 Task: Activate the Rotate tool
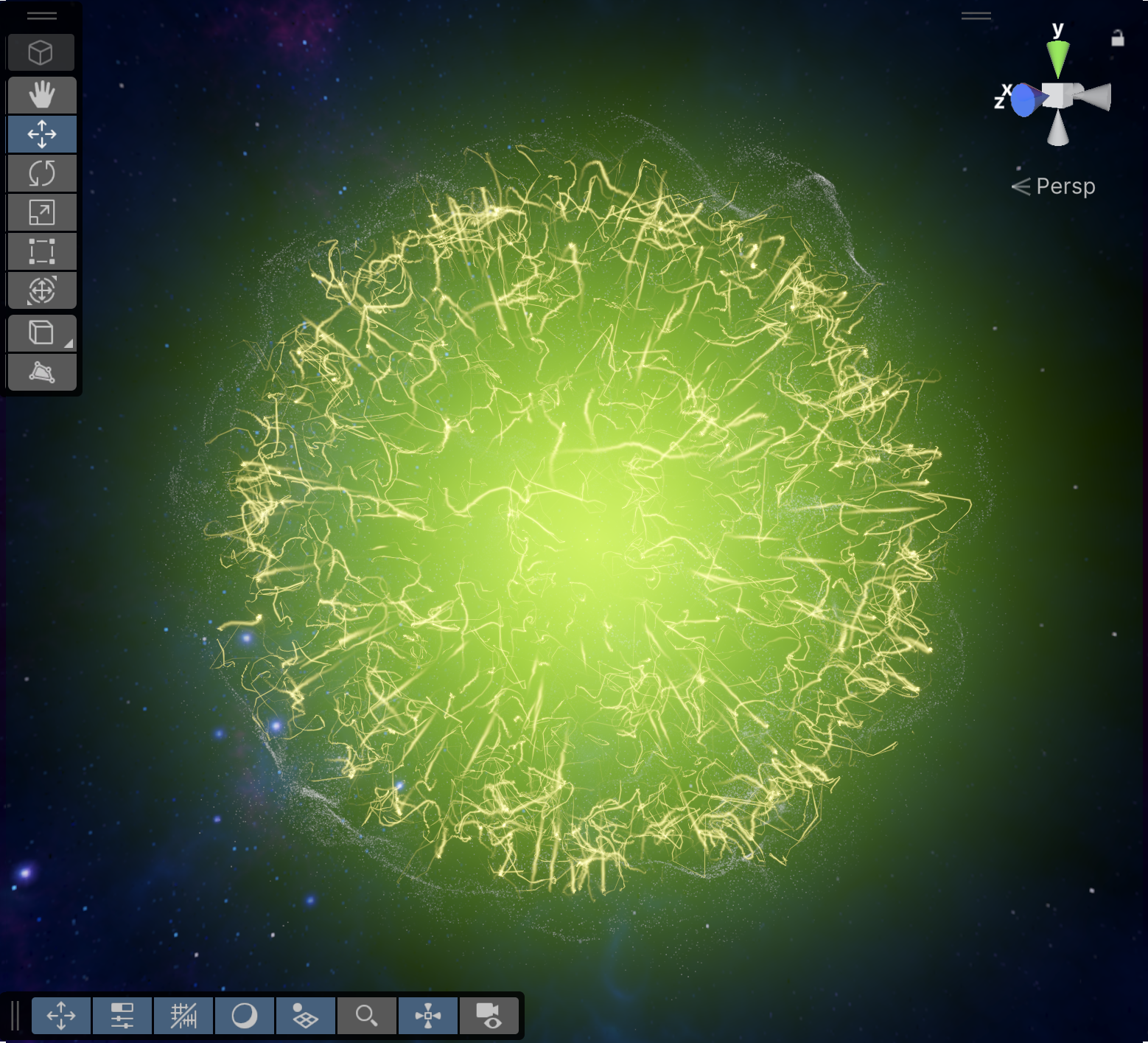click(42, 172)
